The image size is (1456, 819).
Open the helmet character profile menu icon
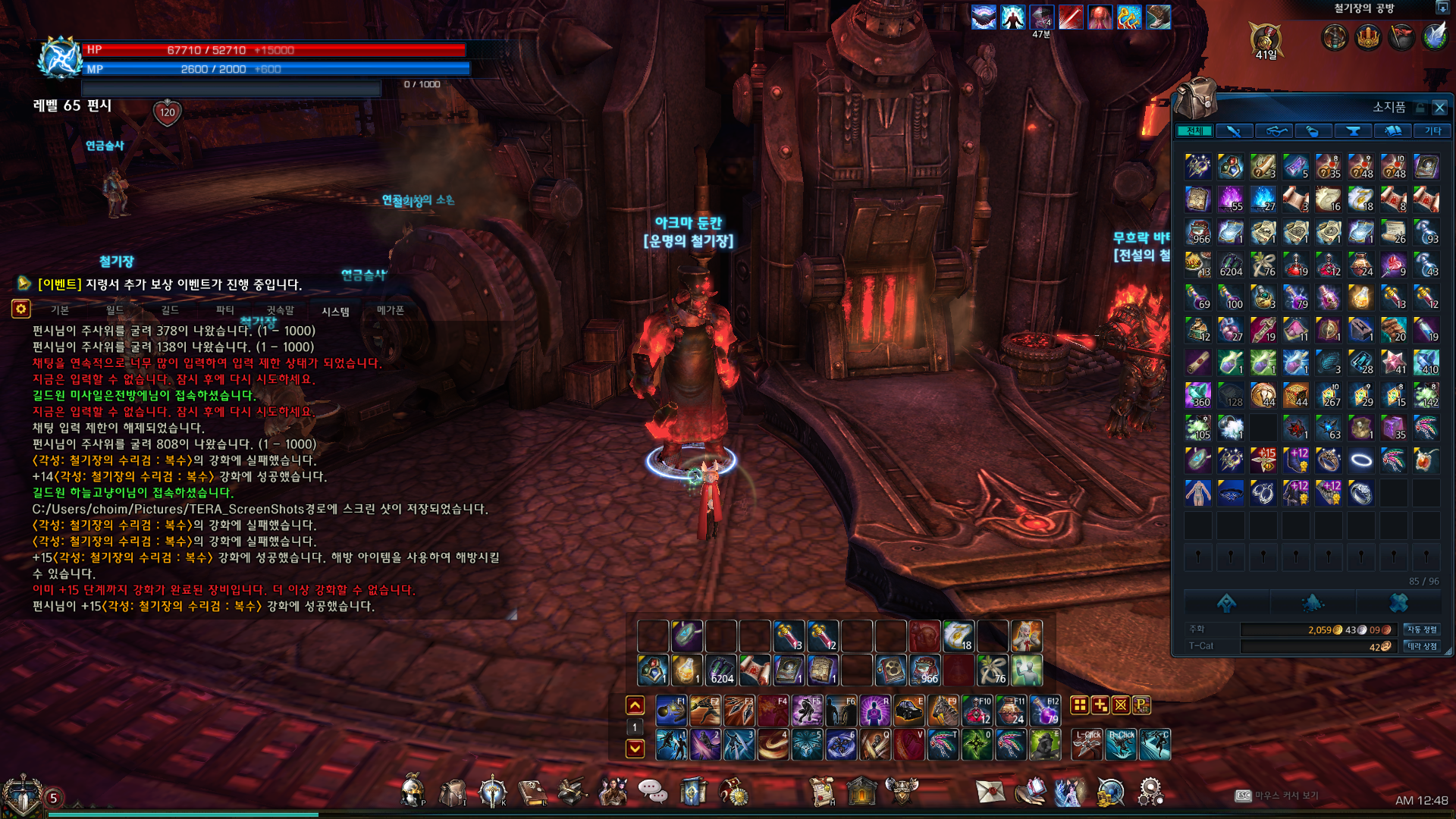click(413, 791)
